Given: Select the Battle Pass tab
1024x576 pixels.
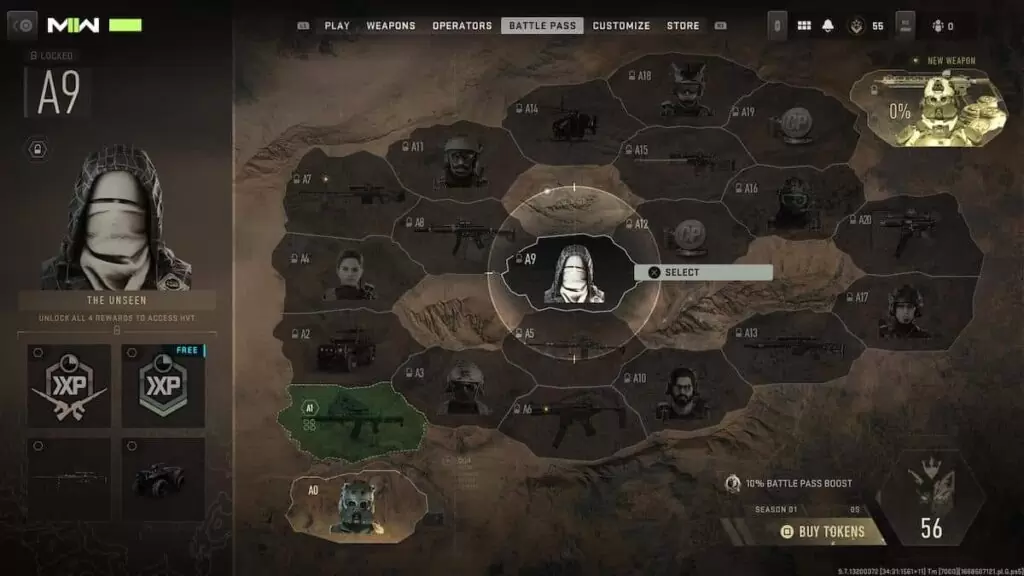Looking at the screenshot, I should (x=542, y=26).
